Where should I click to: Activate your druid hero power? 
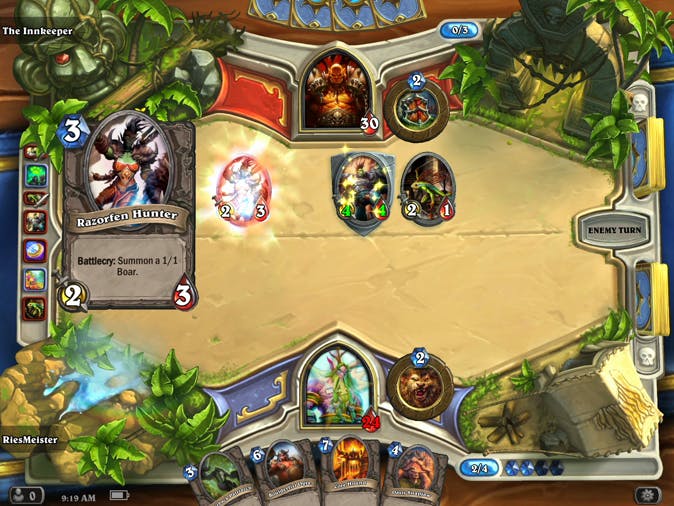coord(420,379)
